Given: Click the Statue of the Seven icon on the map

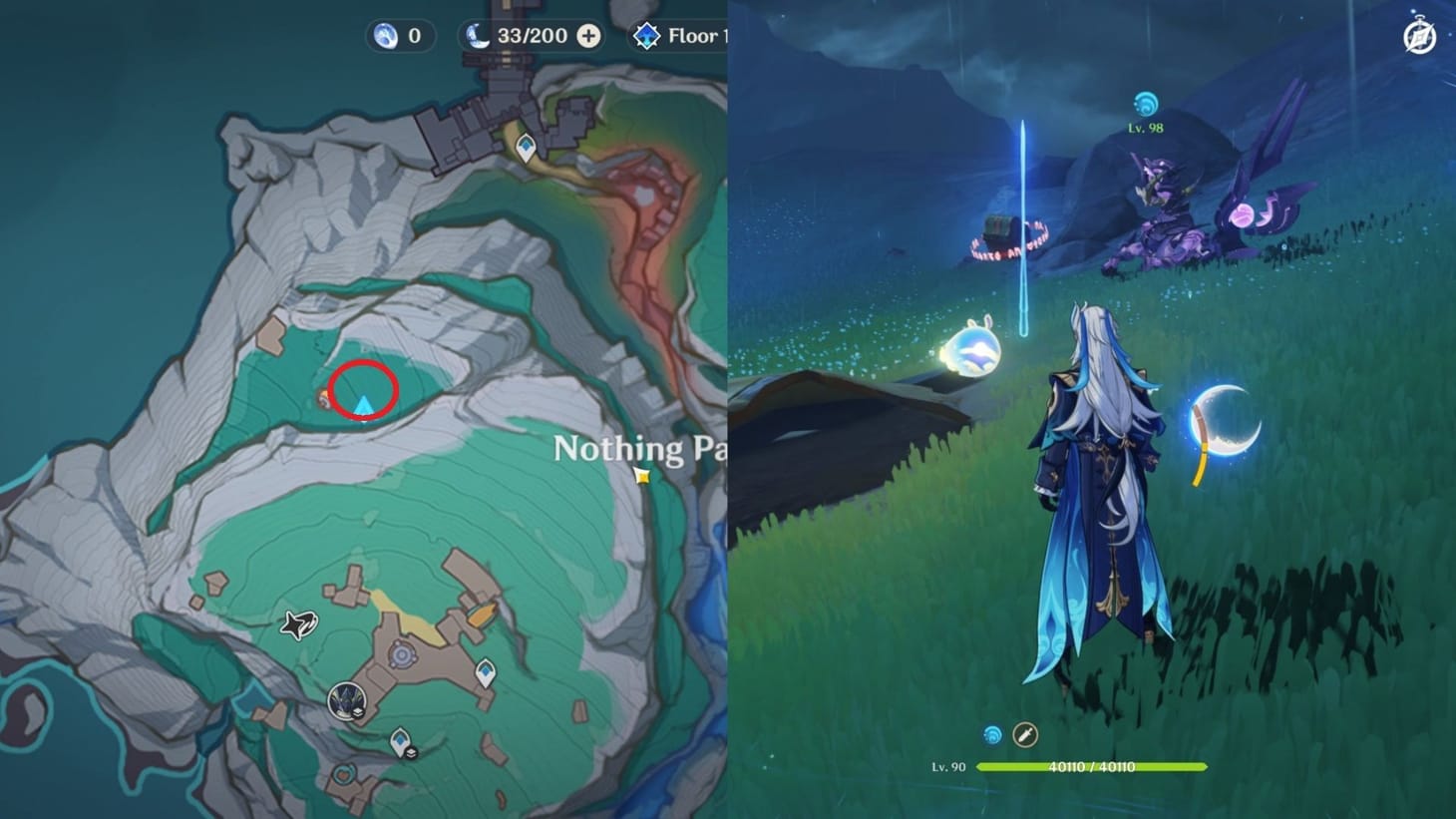Looking at the screenshot, I should [x=344, y=701].
